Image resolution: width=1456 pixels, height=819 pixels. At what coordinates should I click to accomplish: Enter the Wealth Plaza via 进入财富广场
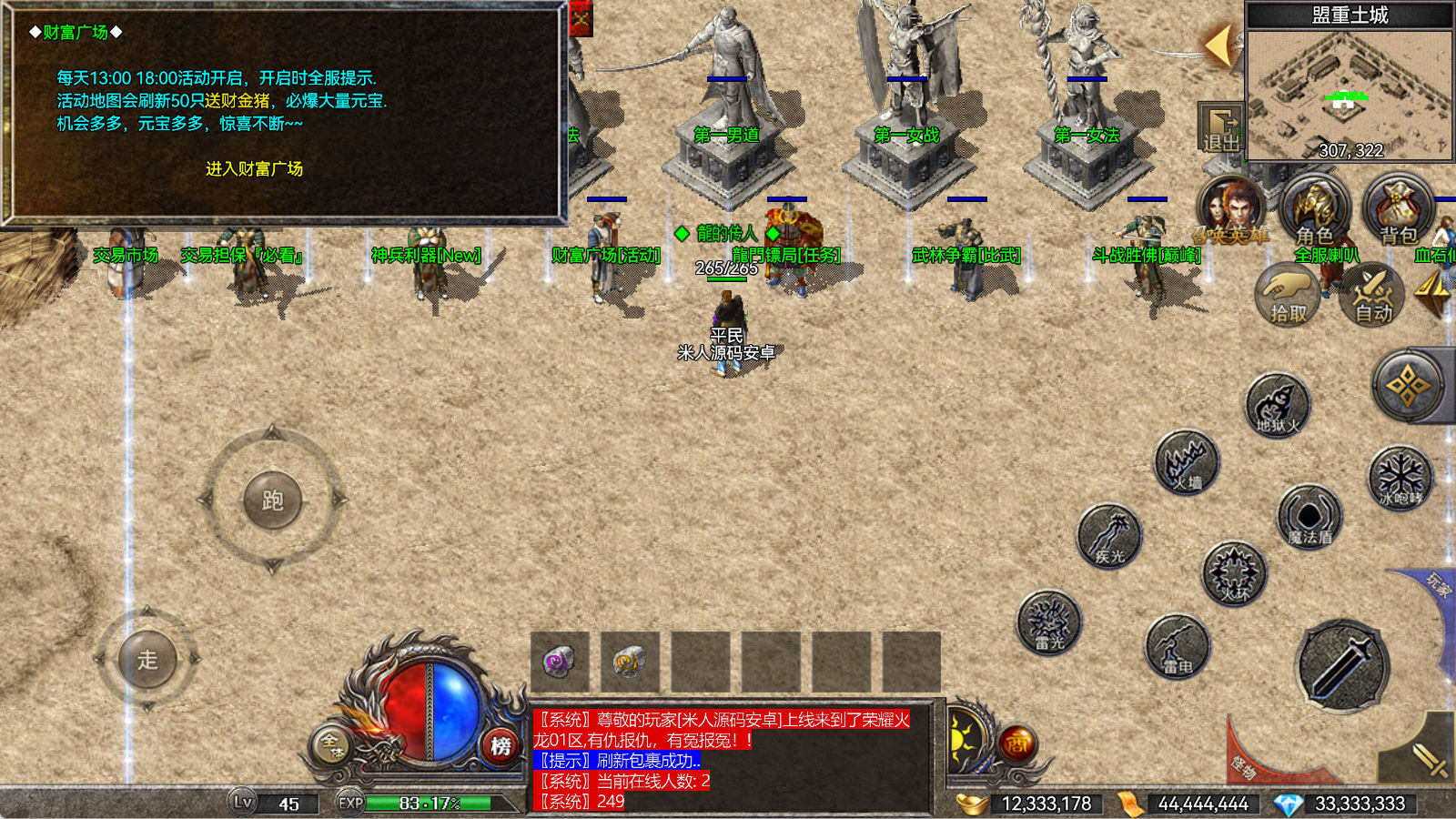coord(254,169)
